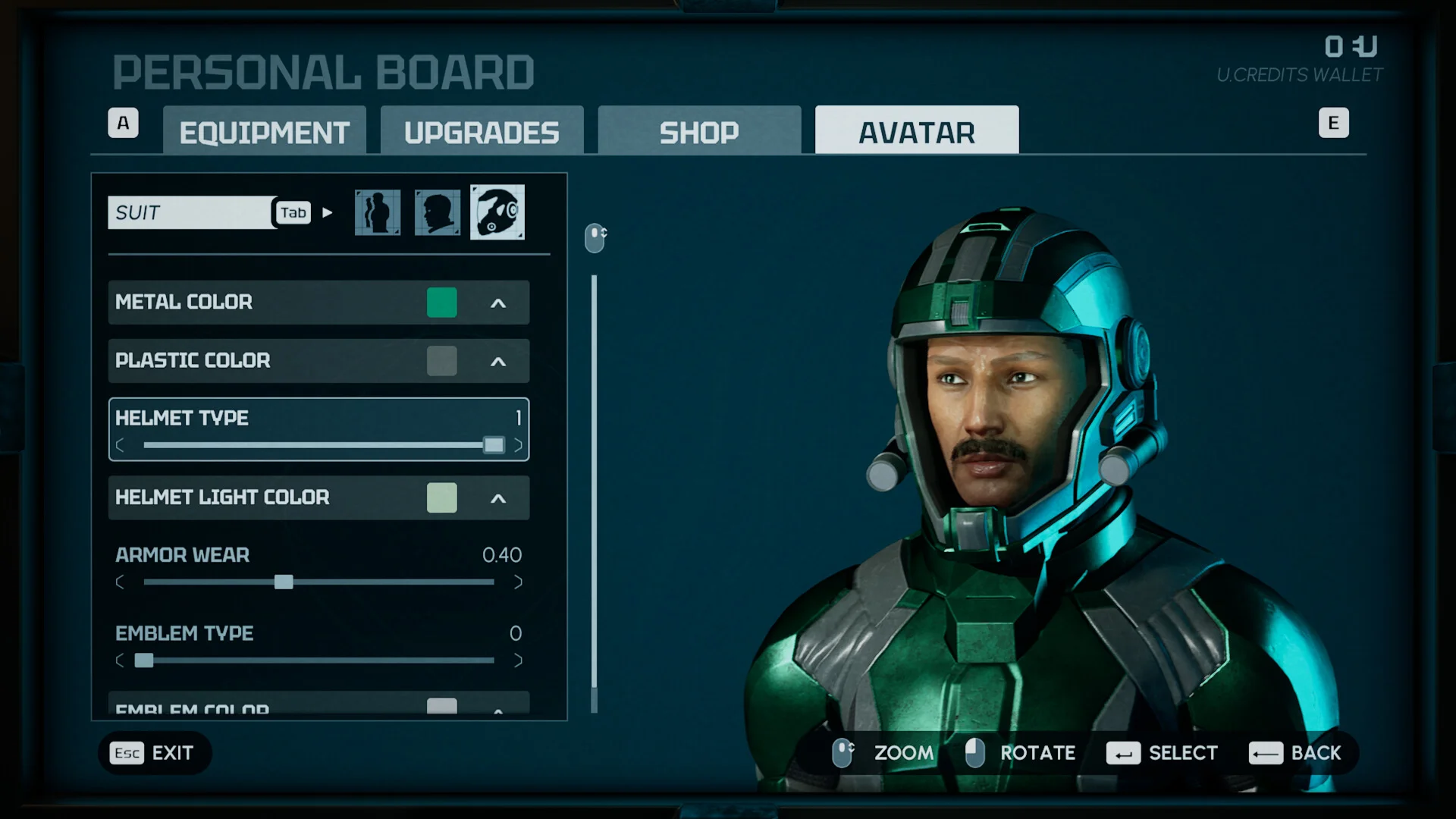This screenshot has width=1456, height=819.
Task: Switch to the Equipment tab
Action: click(x=264, y=132)
